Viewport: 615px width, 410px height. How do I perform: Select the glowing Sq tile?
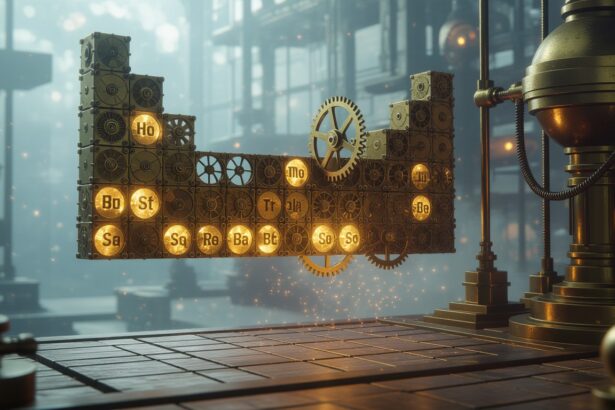[177, 240]
